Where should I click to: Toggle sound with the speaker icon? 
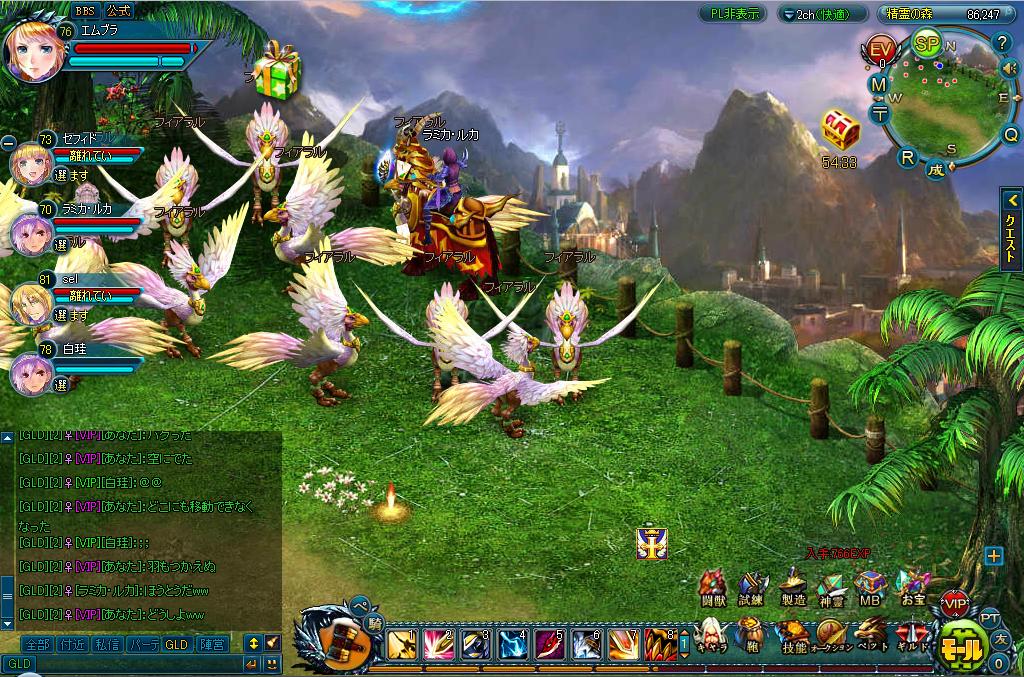pyautogui.click(x=1010, y=69)
